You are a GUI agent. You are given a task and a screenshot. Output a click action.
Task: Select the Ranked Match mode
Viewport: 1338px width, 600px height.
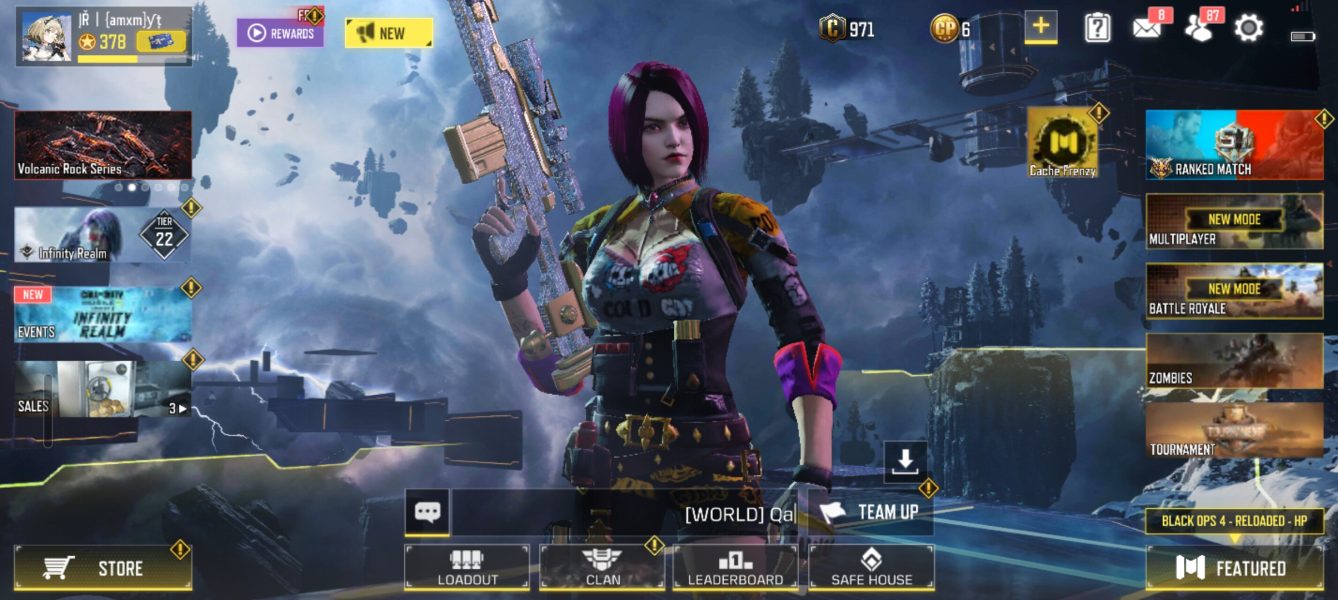pos(1234,145)
